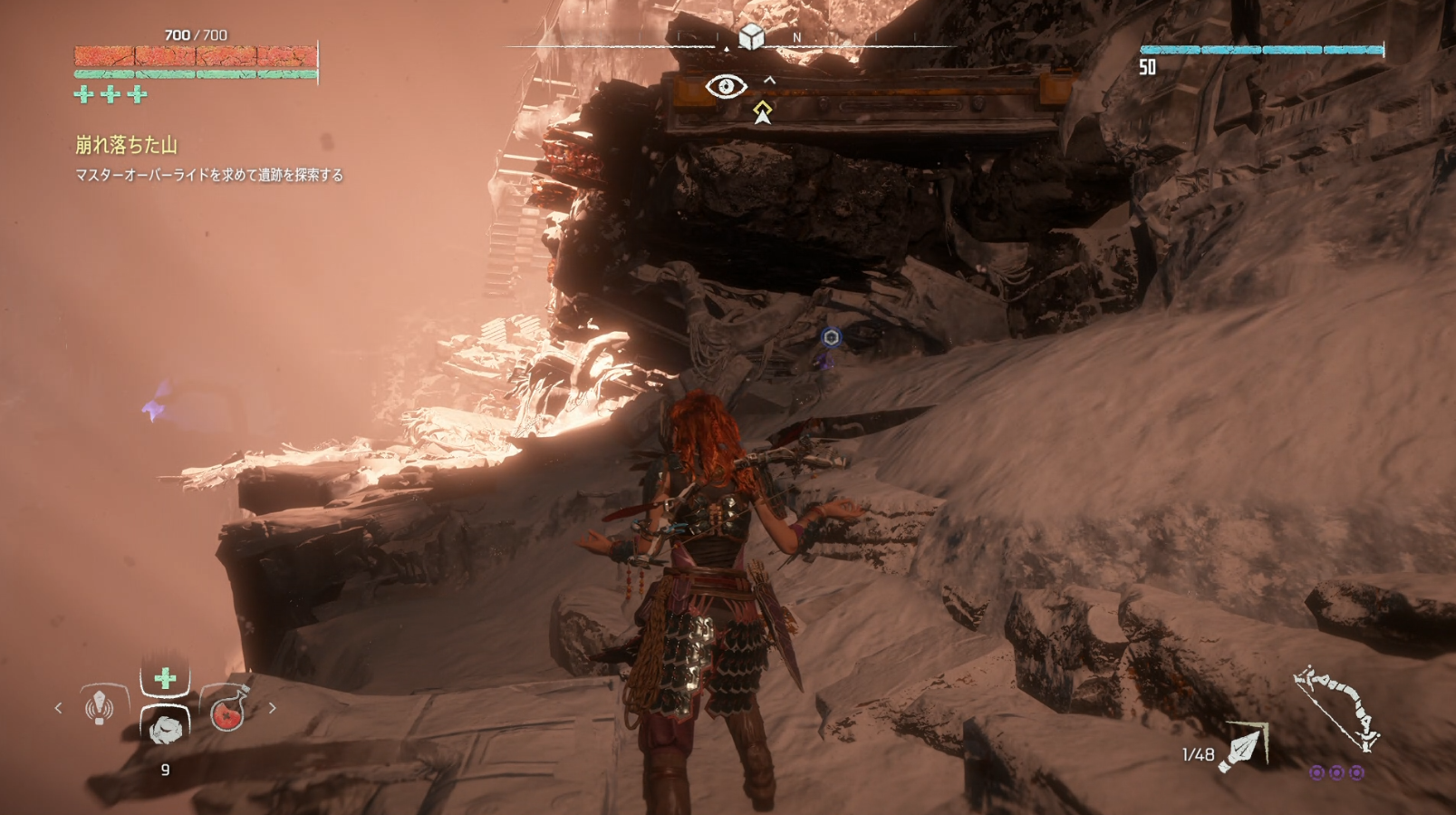Open the 崩れ落ちた山 quest tracker

click(126, 145)
